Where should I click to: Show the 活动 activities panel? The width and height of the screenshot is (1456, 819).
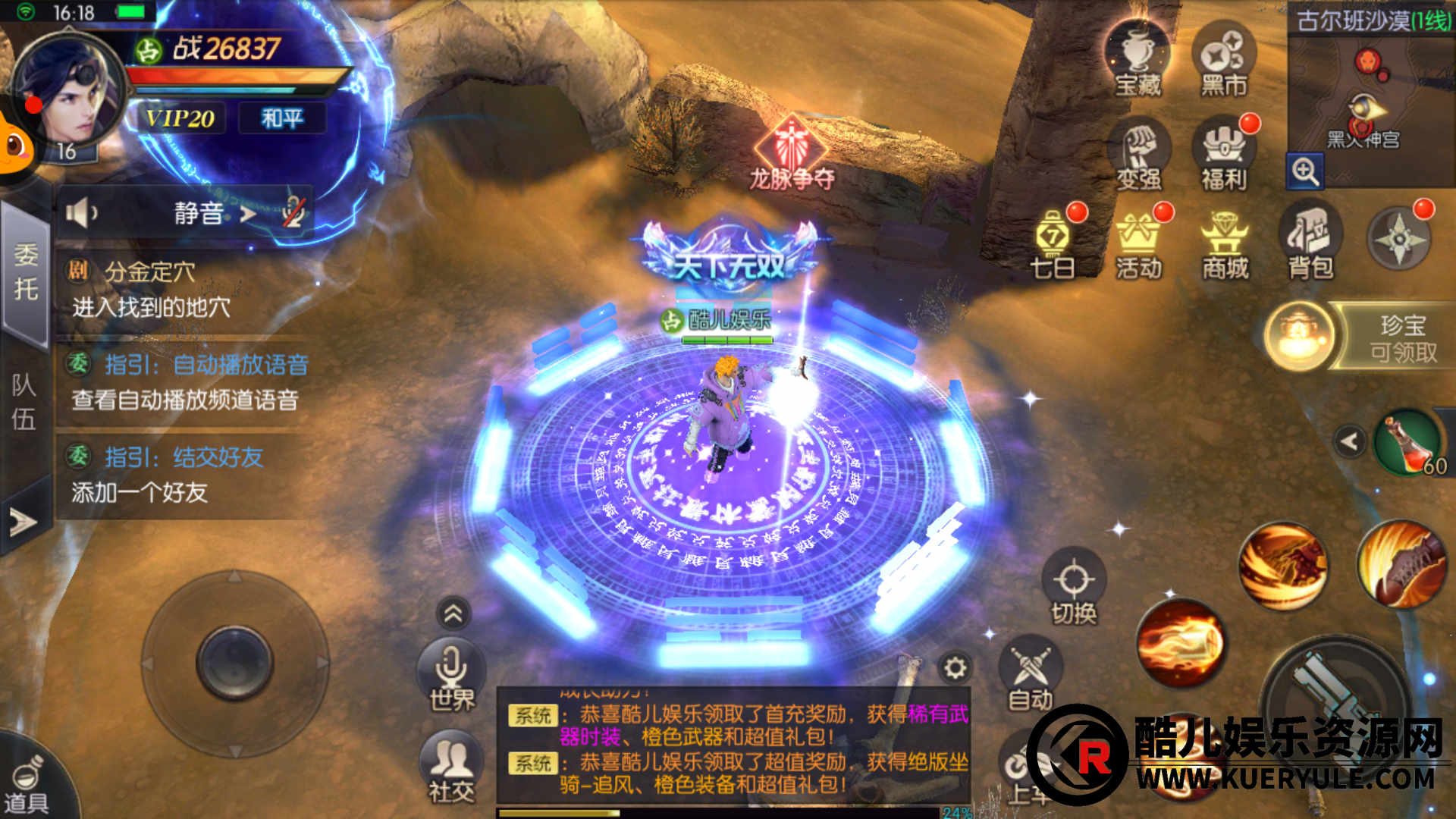tap(1138, 243)
